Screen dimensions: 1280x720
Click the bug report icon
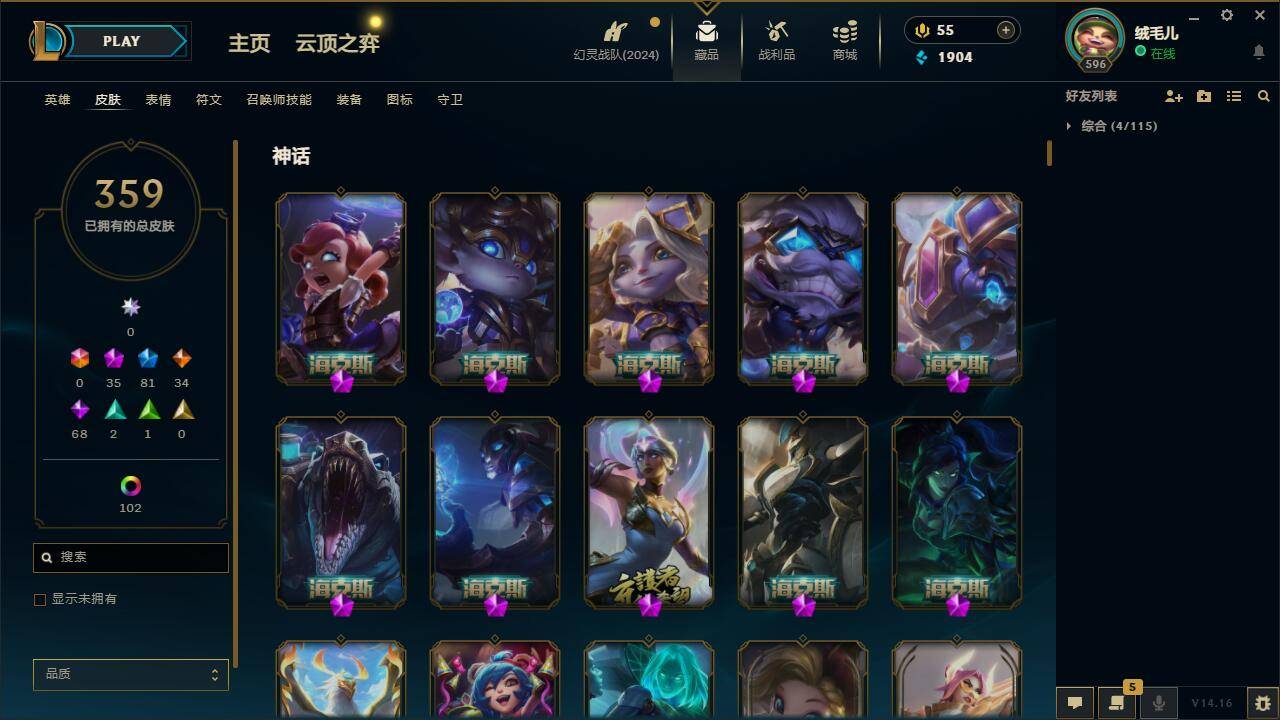[x=1261, y=703]
